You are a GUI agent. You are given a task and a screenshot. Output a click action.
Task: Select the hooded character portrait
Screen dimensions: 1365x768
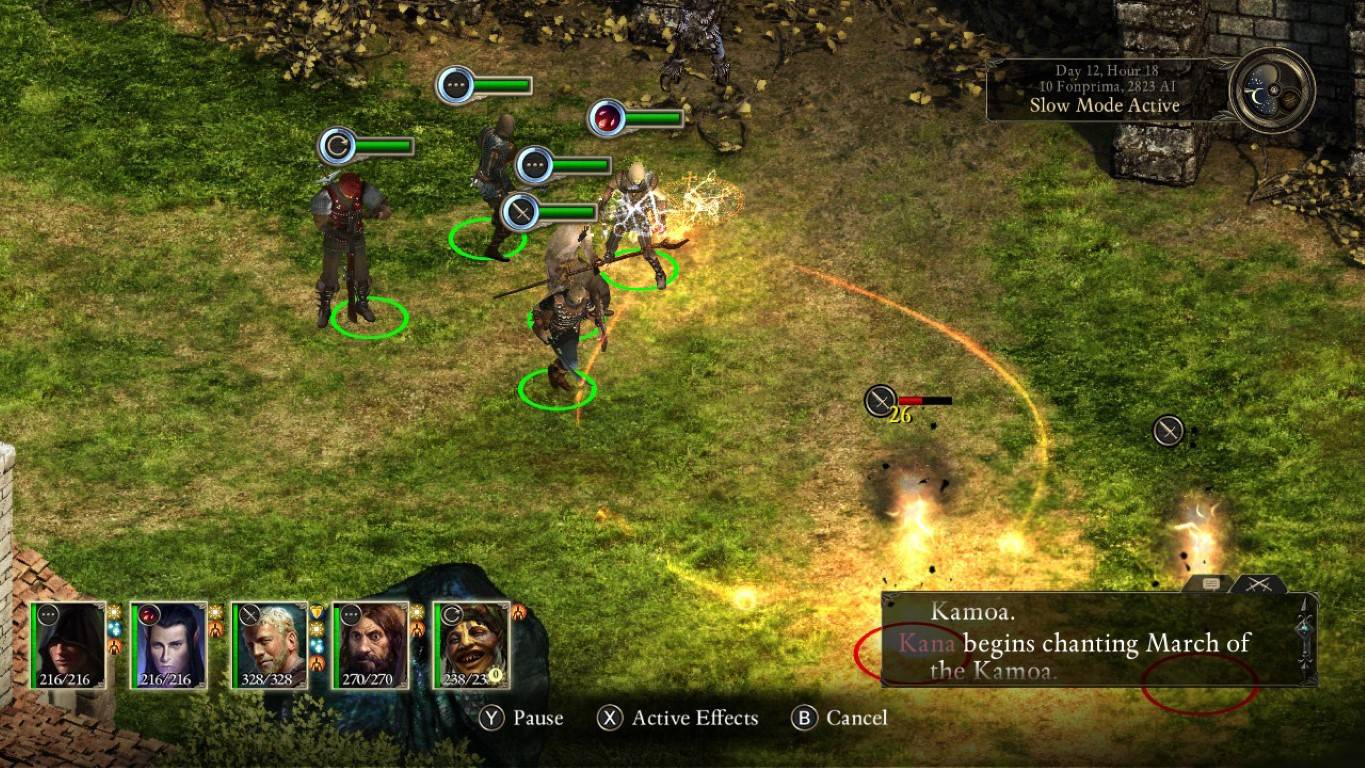[x=68, y=645]
